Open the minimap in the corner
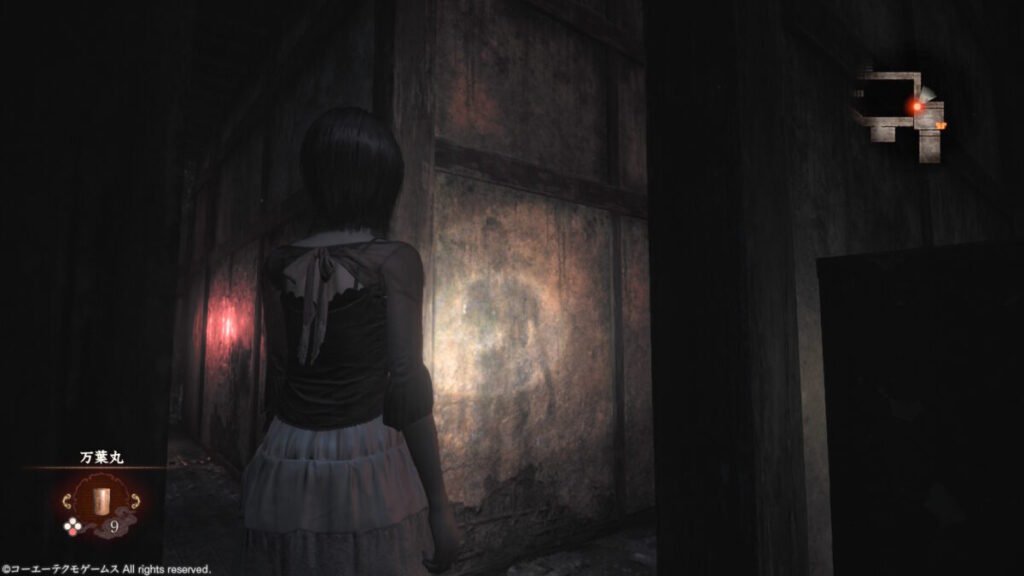This screenshot has height=576, width=1024. [x=898, y=112]
